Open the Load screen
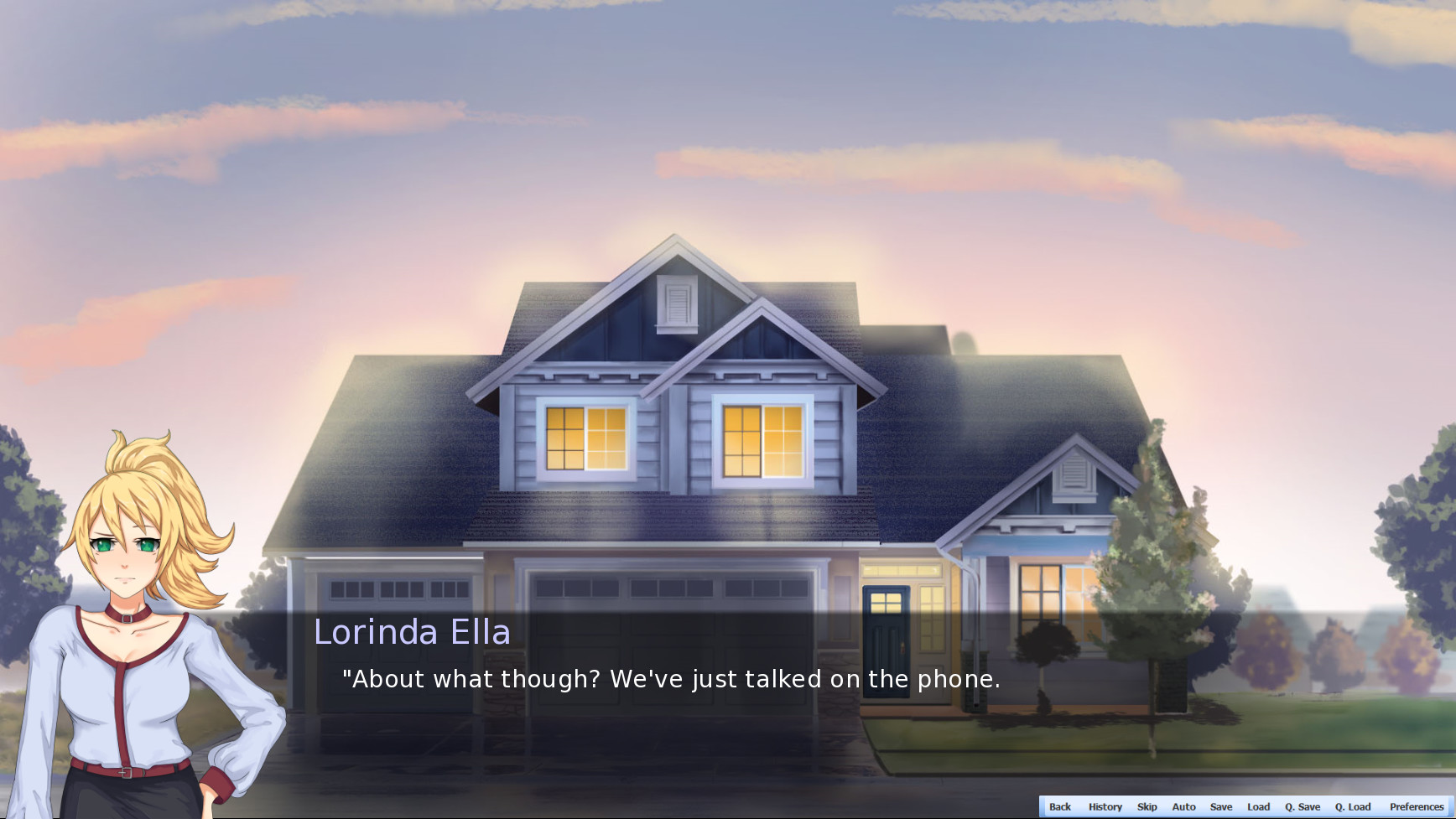The height and width of the screenshot is (819, 1456). point(1258,806)
